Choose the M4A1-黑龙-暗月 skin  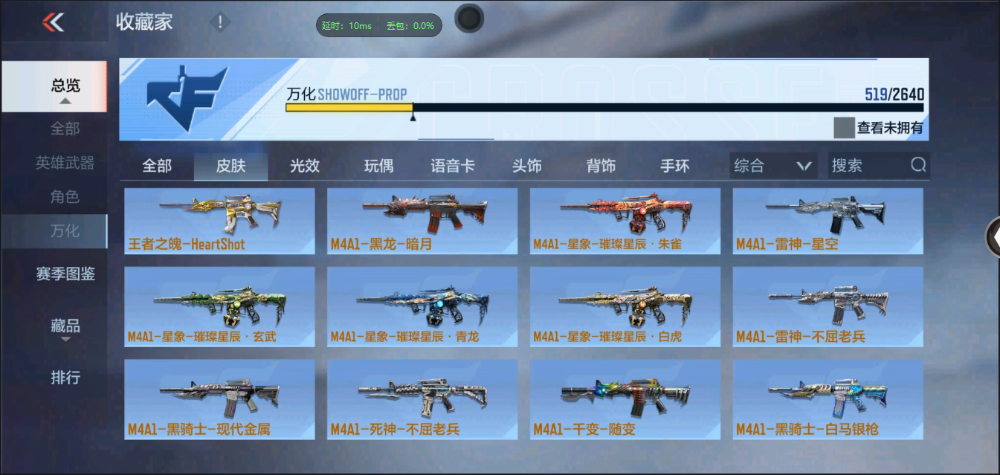[422, 221]
